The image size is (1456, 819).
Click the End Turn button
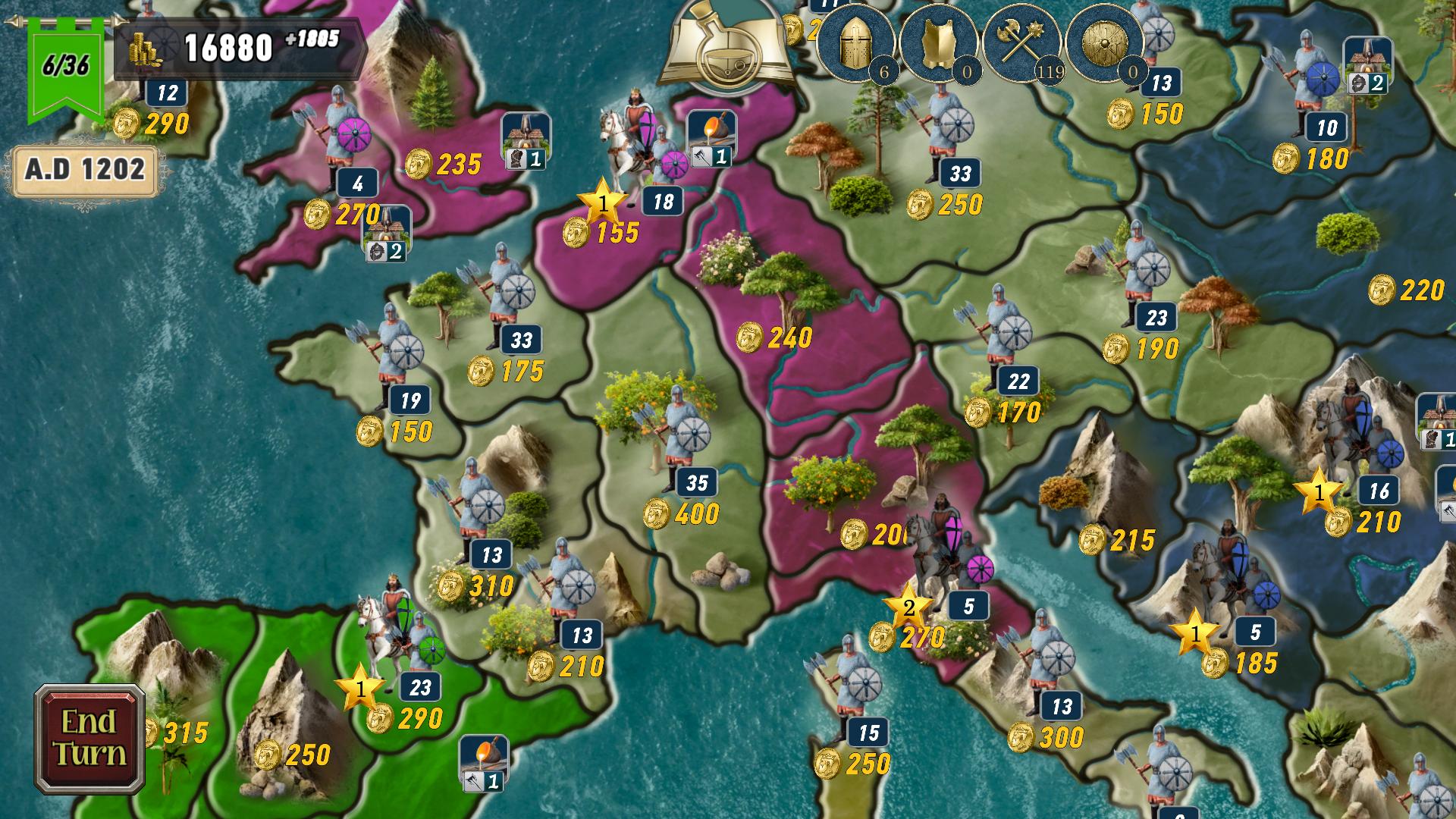click(x=89, y=739)
